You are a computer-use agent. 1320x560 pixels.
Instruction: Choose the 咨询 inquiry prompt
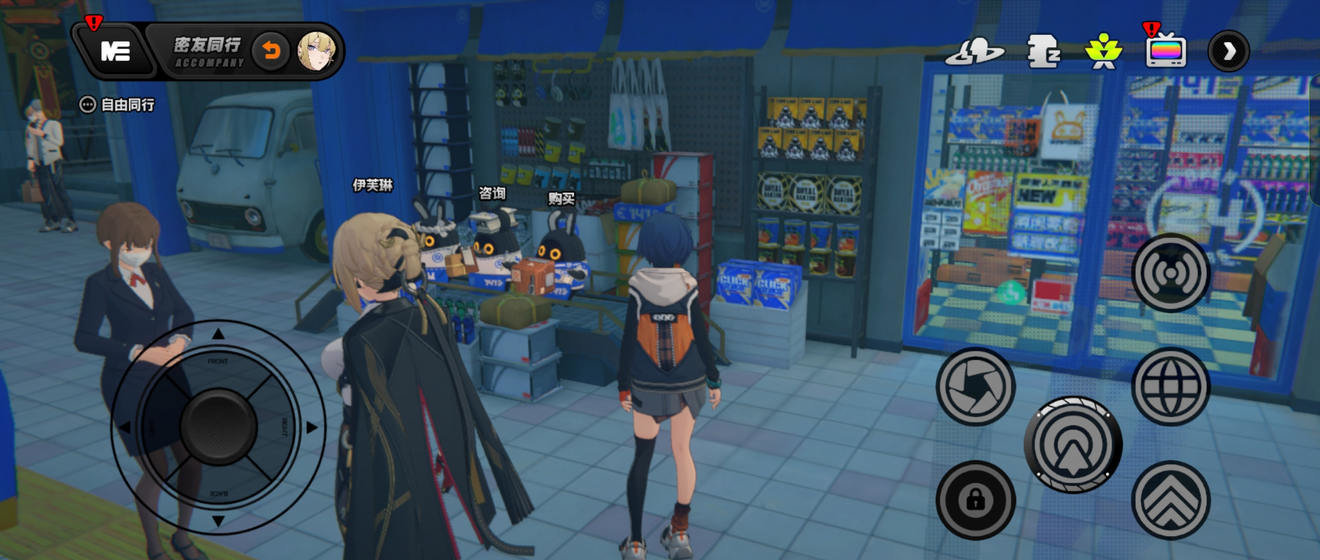tap(492, 194)
